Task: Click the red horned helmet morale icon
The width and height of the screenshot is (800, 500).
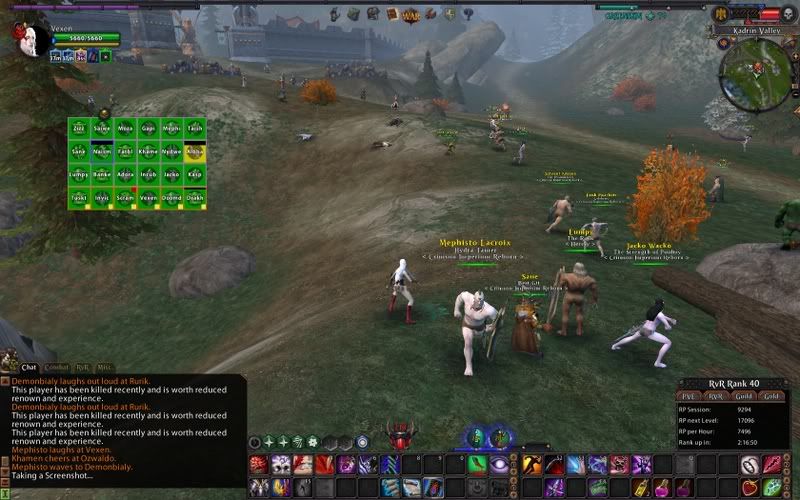Action: tap(403, 437)
